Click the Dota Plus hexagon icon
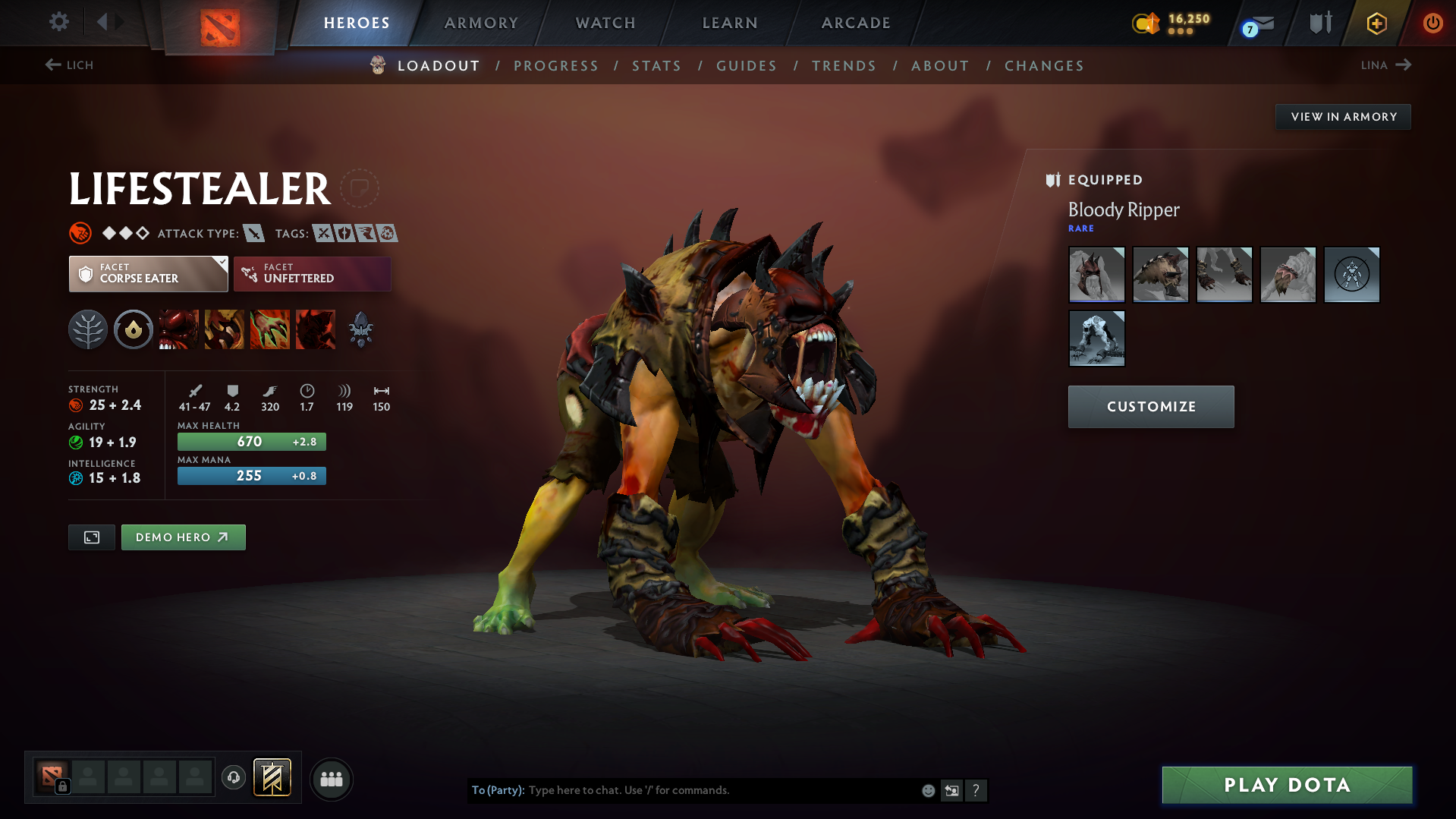The width and height of the screenshot is (1456, 819). (1376, 23)
